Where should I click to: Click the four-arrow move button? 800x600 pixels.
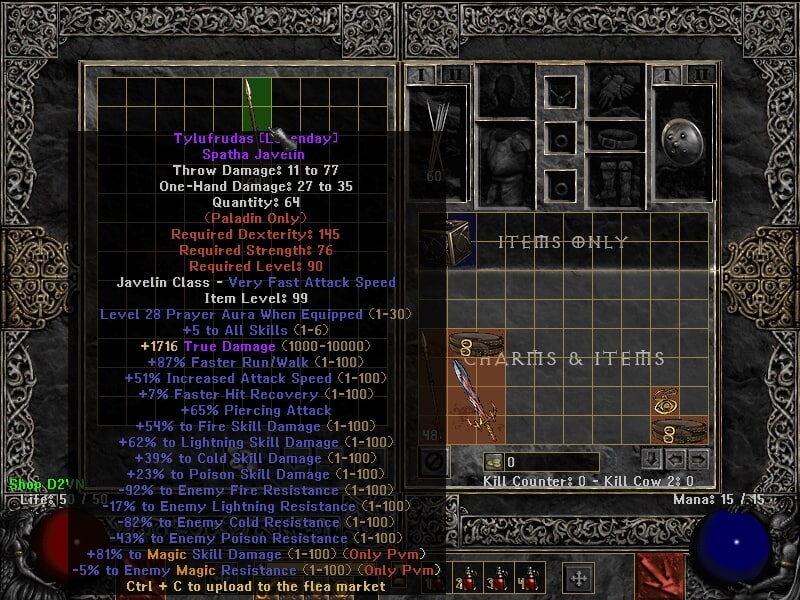[578, 577]
